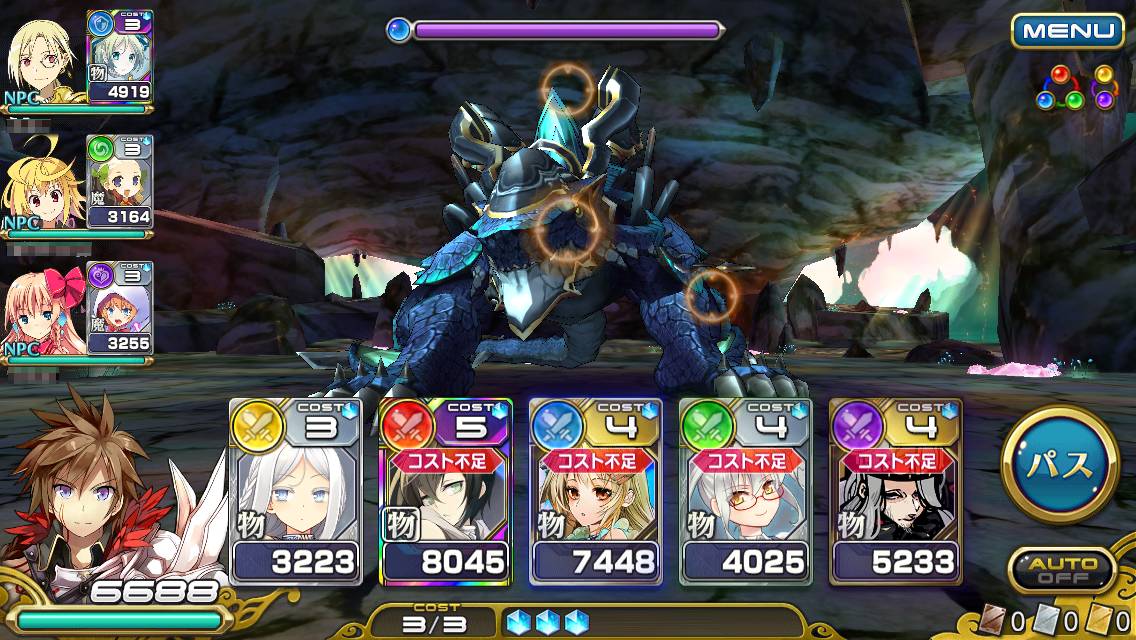Tap the blue パス pass button
The height and width of the screenshot is (640, 1136).
pyautogui.click(x=1059, y=464)
